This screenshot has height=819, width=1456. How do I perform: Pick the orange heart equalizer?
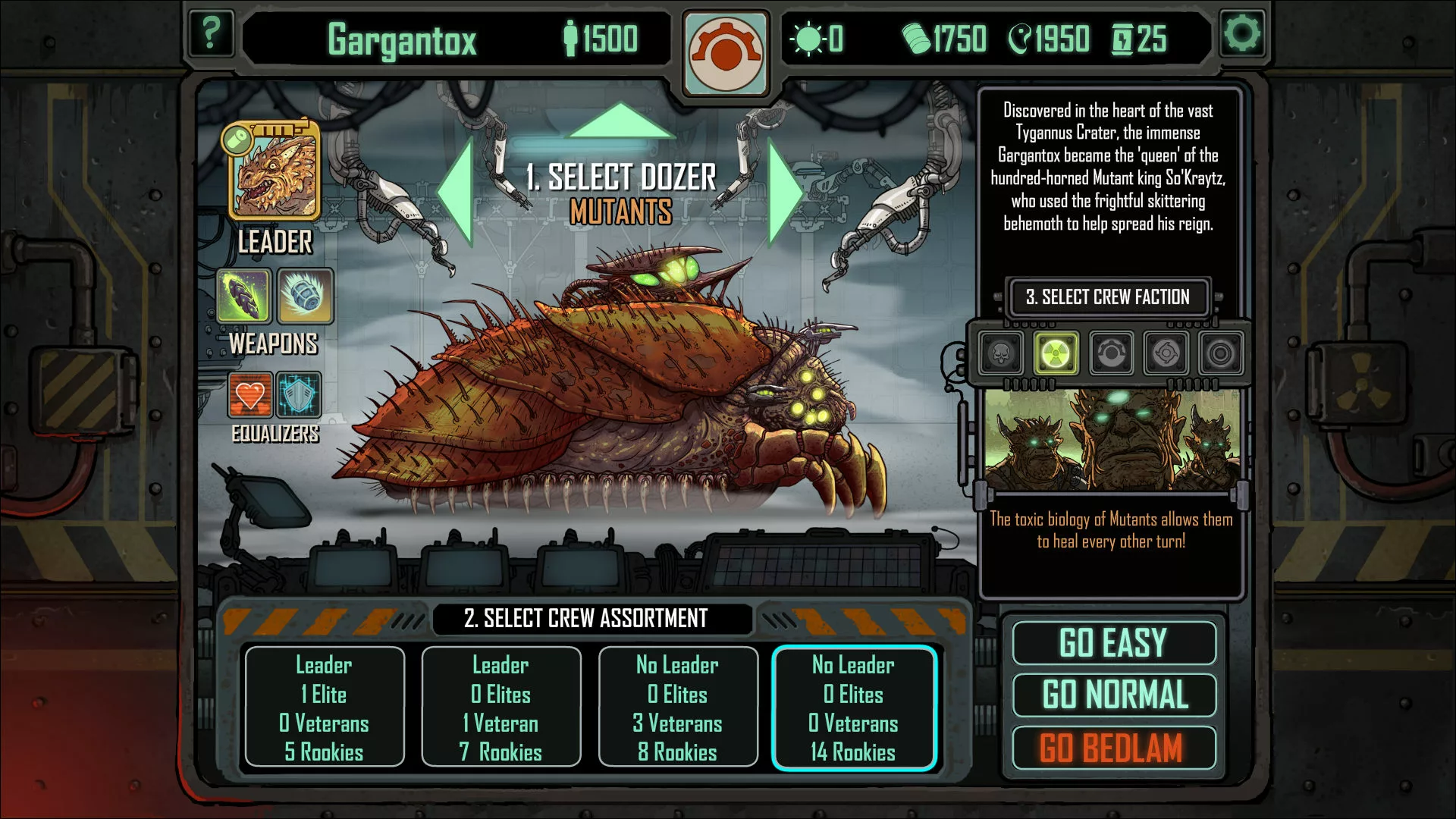[250, 394]
